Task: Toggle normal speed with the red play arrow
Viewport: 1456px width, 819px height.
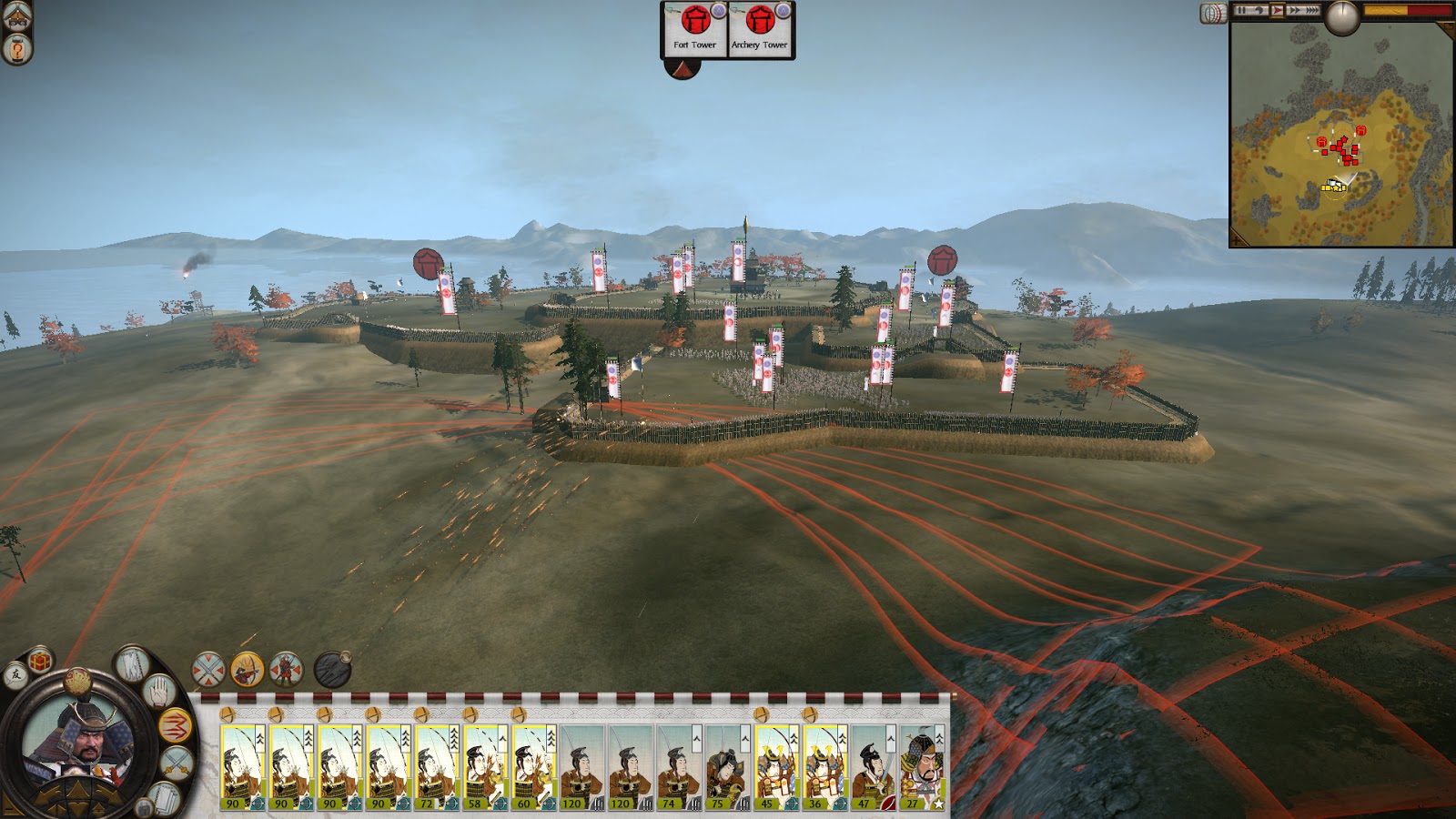Action: coord(1277,10)
